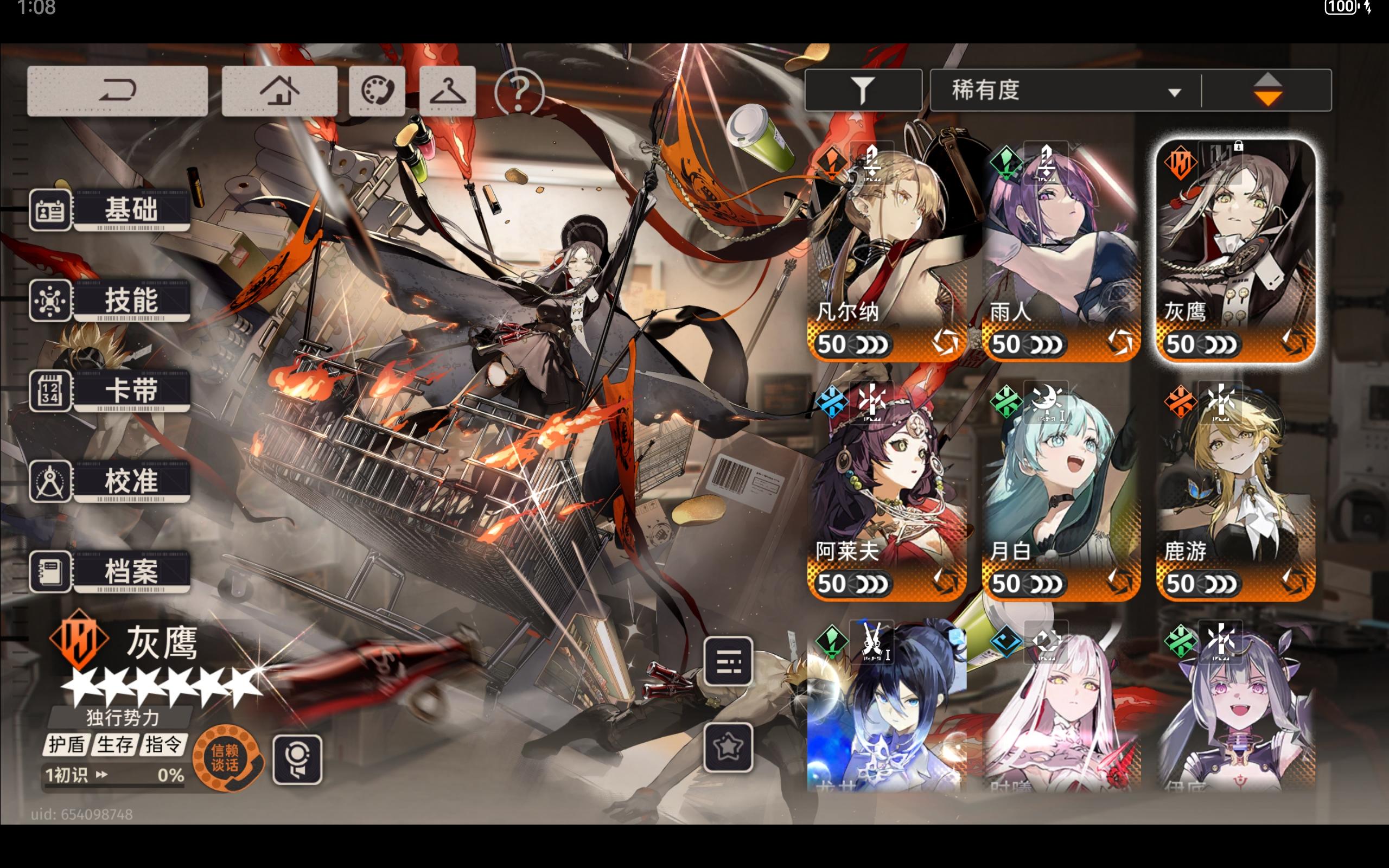Click the 1初识 0% trust progress bar
The image size is (1389, 868).
115,775
